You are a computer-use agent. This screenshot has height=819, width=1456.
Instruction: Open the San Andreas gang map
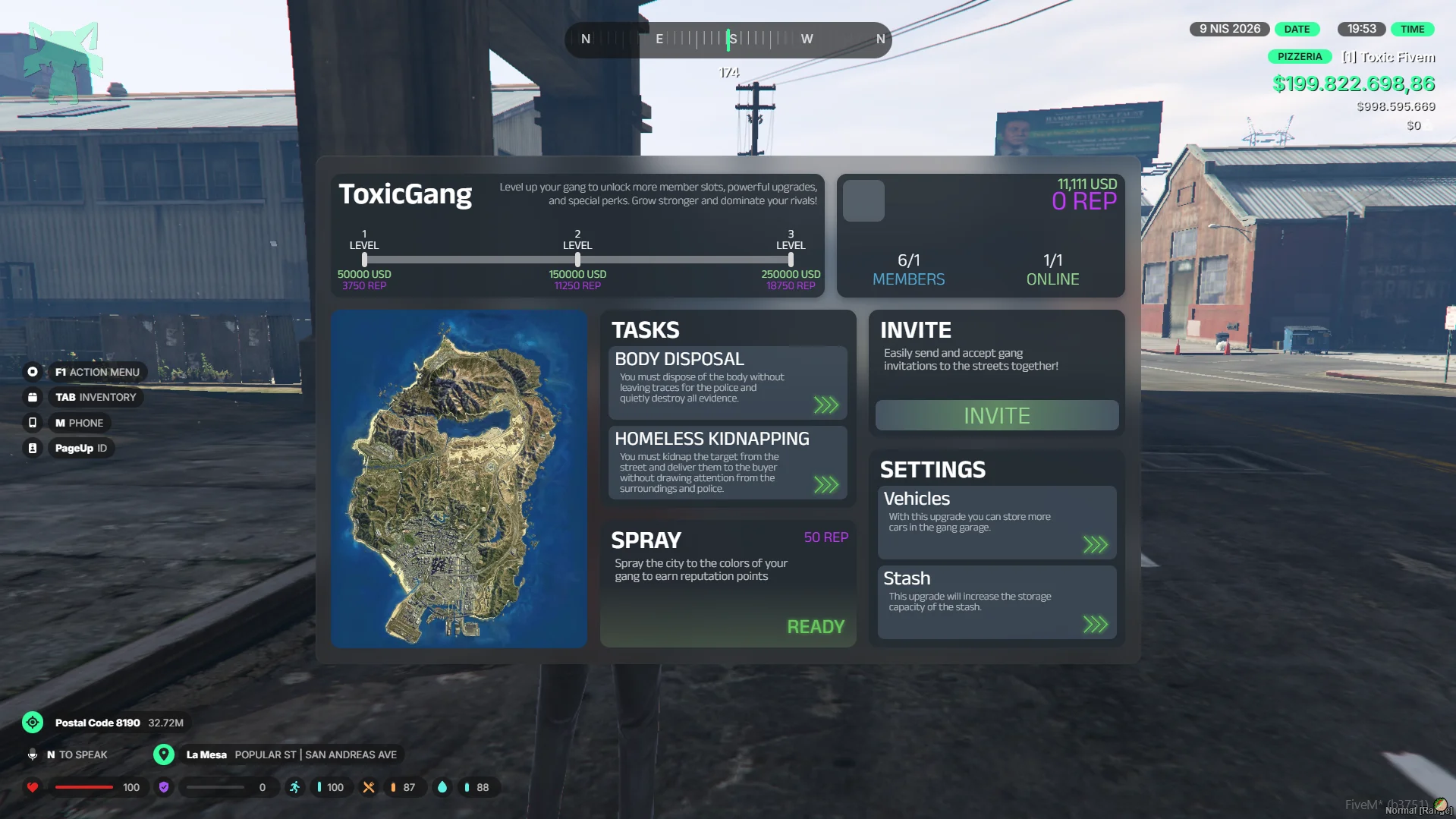point(459,479)
